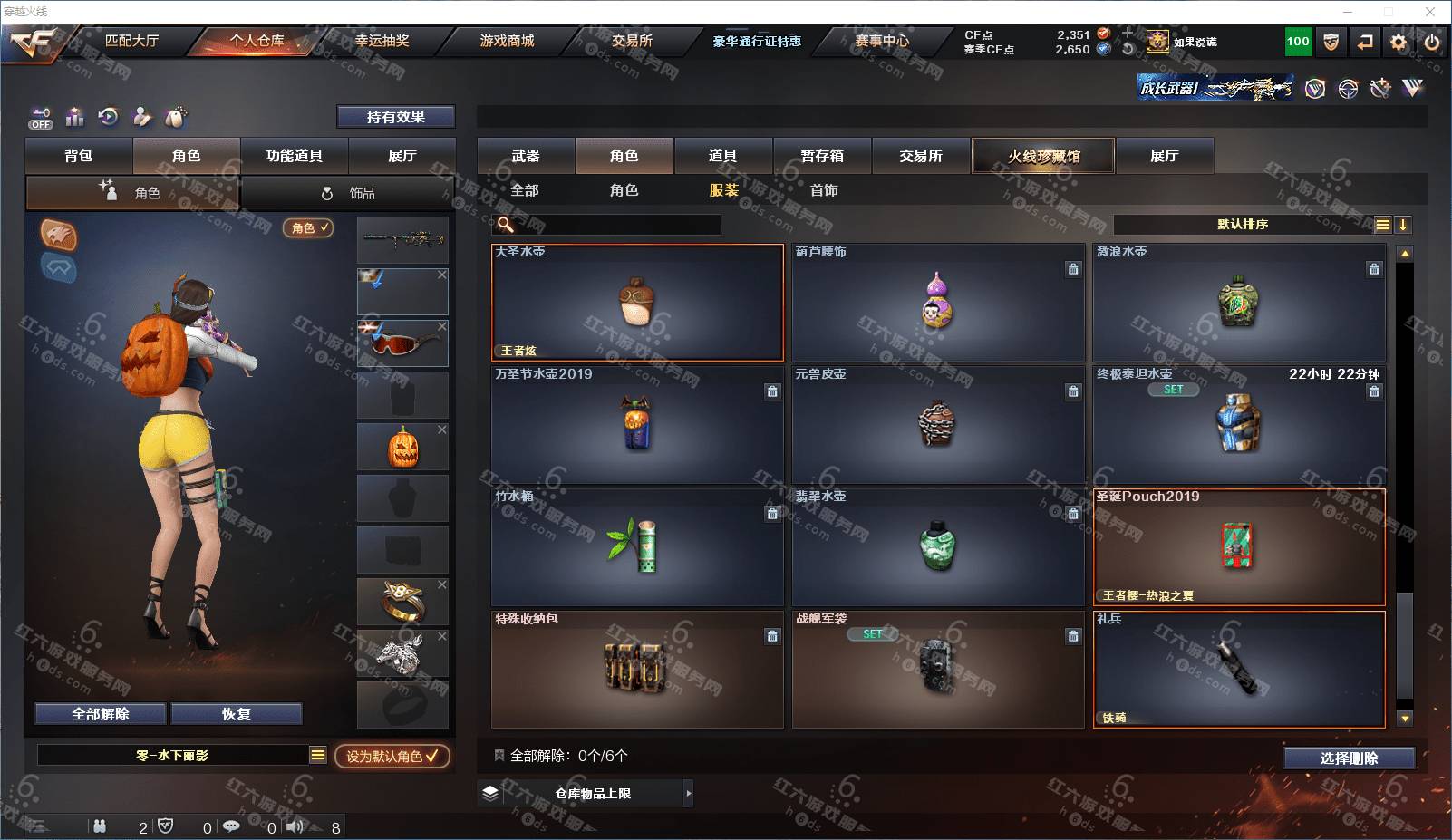Click the 全部解除 unequip all button
1452x840 pixels.
coord(101,714)
